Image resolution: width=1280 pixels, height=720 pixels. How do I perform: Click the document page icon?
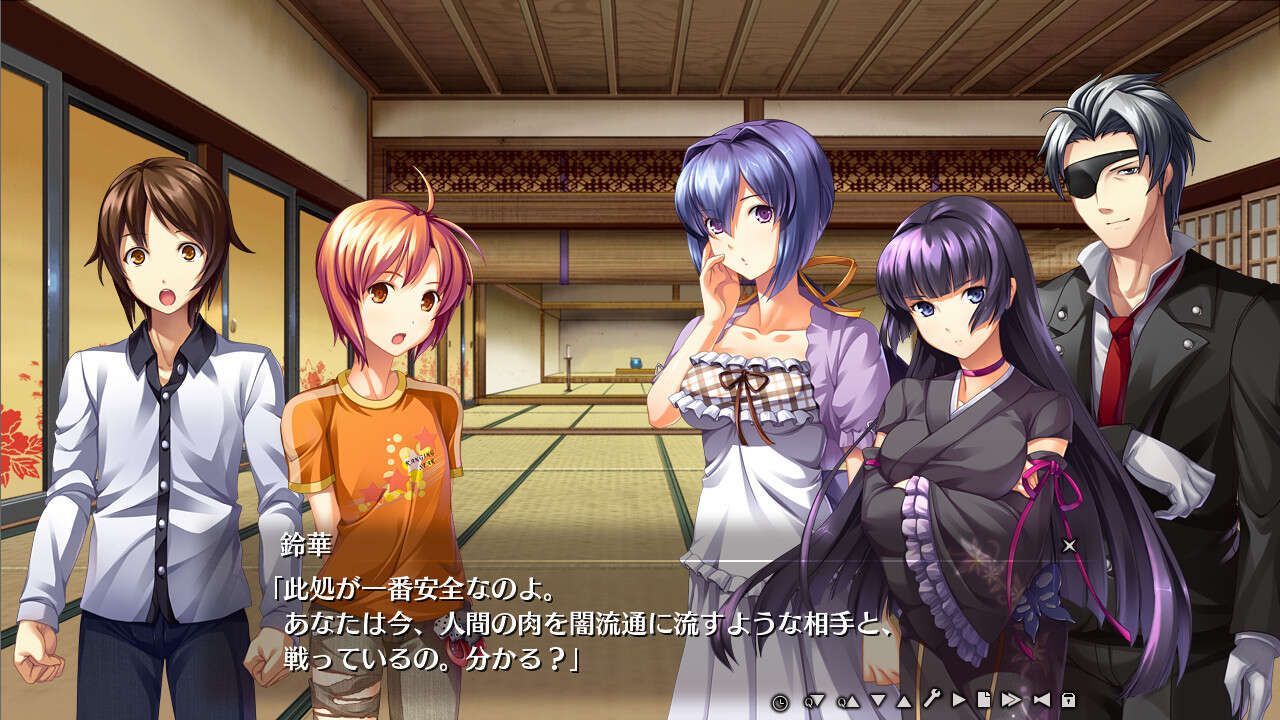pos(984,700)
